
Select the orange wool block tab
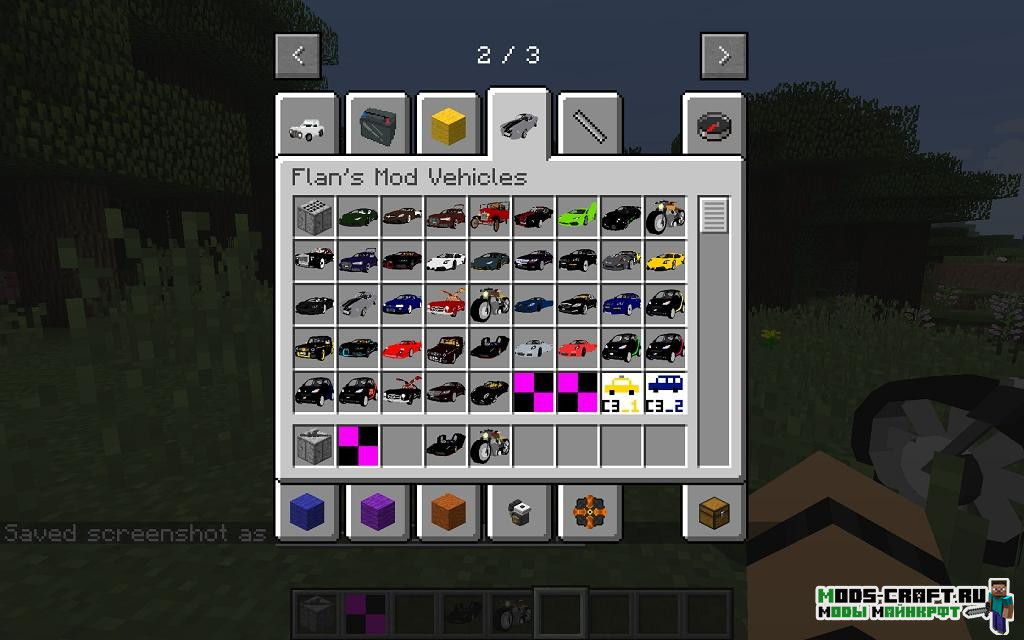[x=447, y=511]
